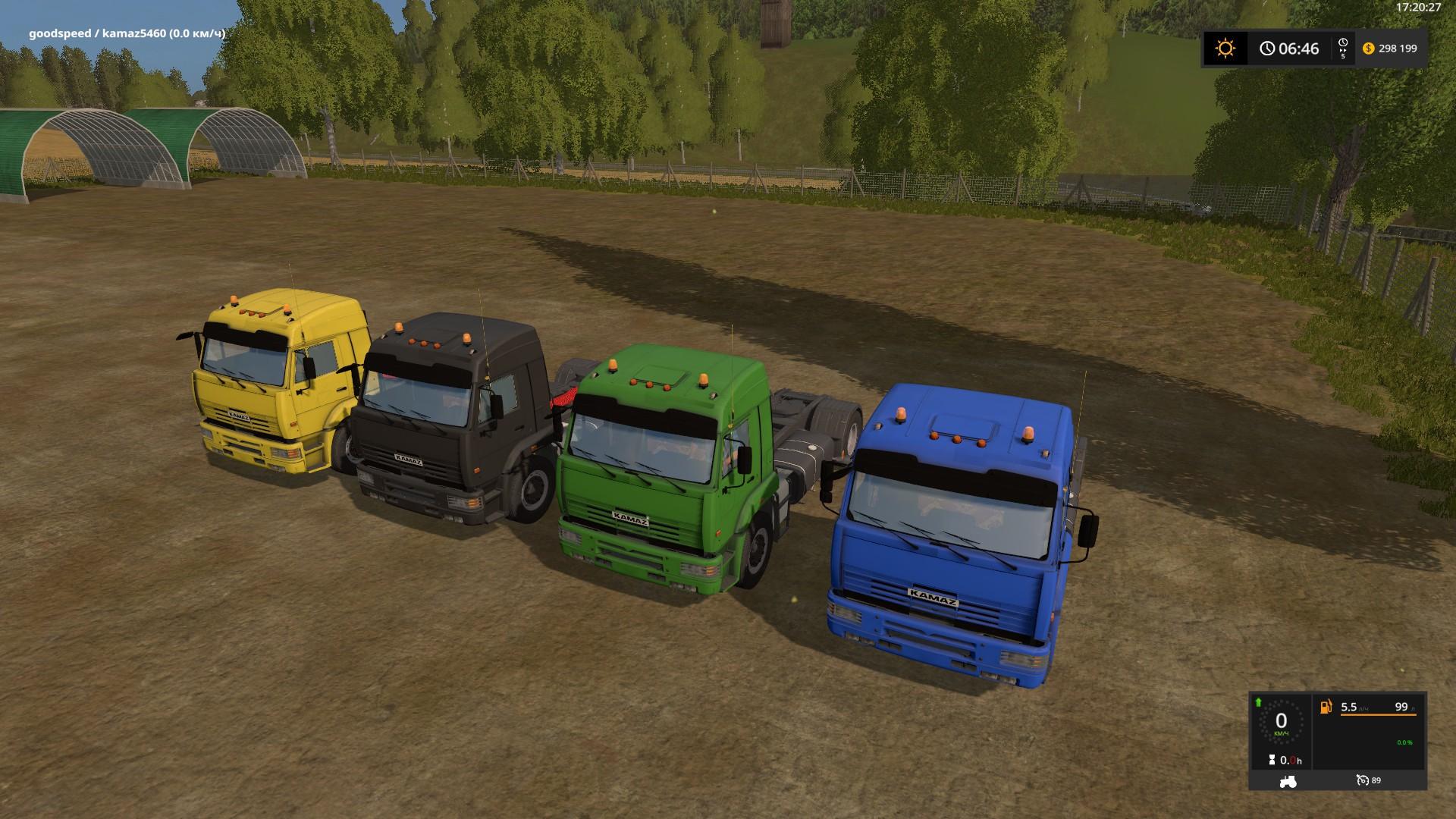Click the hourglass operating hours icon
The image size is (1456, 819).
[x=1271, y=760]
